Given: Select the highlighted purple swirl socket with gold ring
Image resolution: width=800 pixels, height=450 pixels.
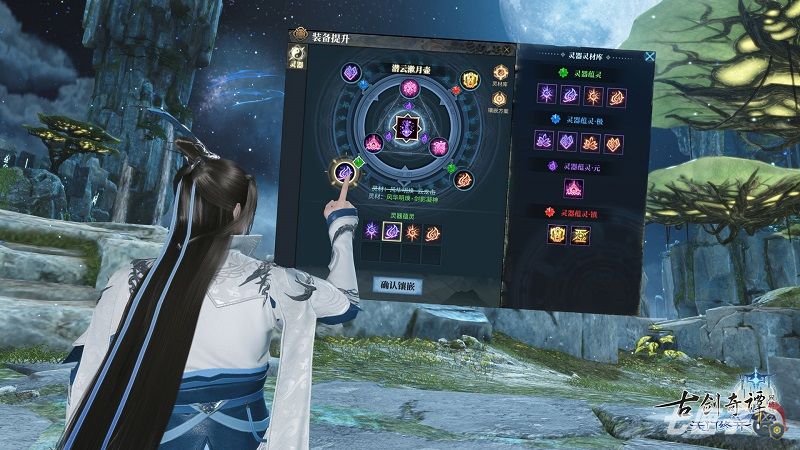Looking at the screenshot, I should click(343, 172).
